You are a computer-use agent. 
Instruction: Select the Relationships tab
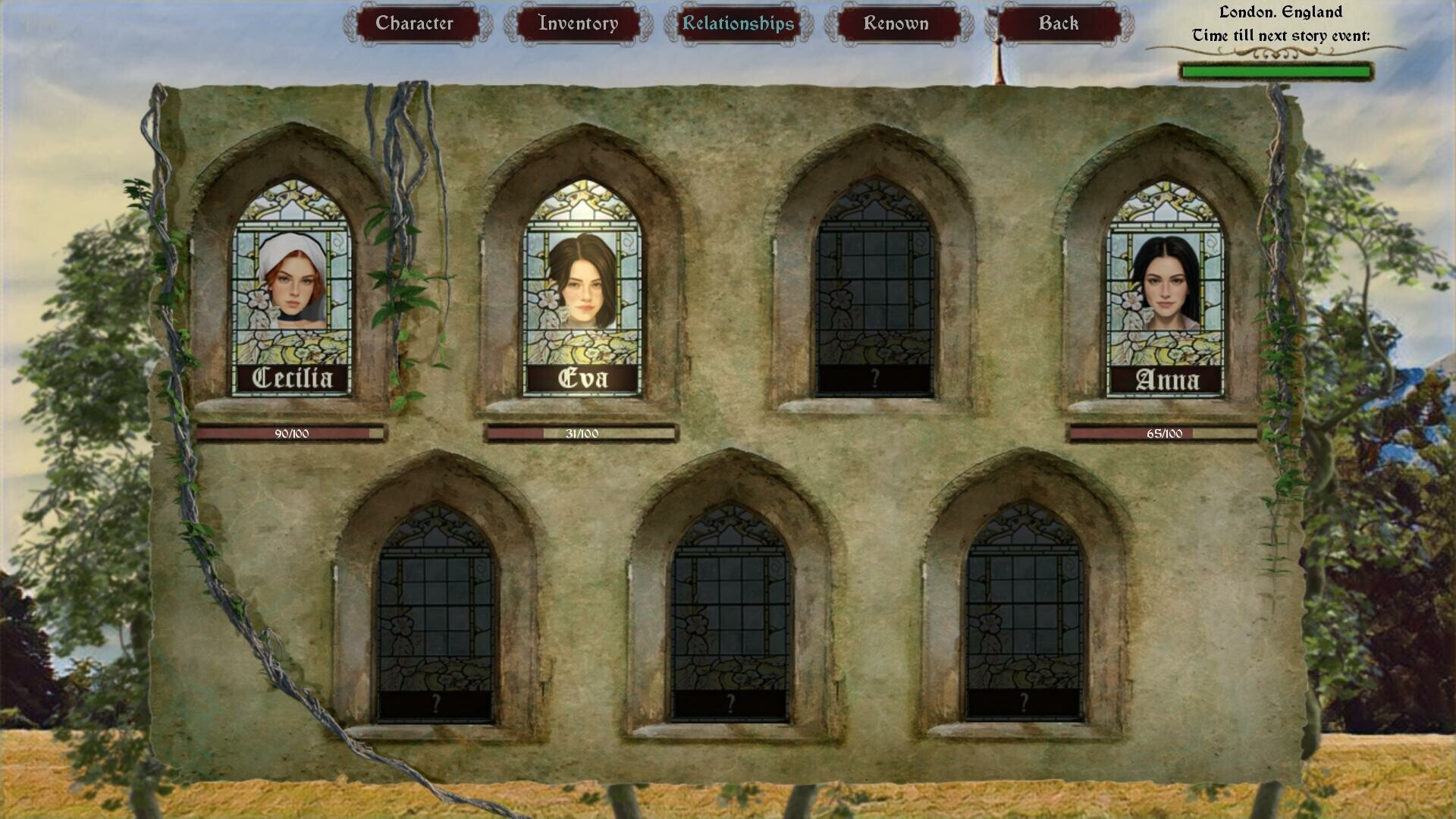[738, 23]
